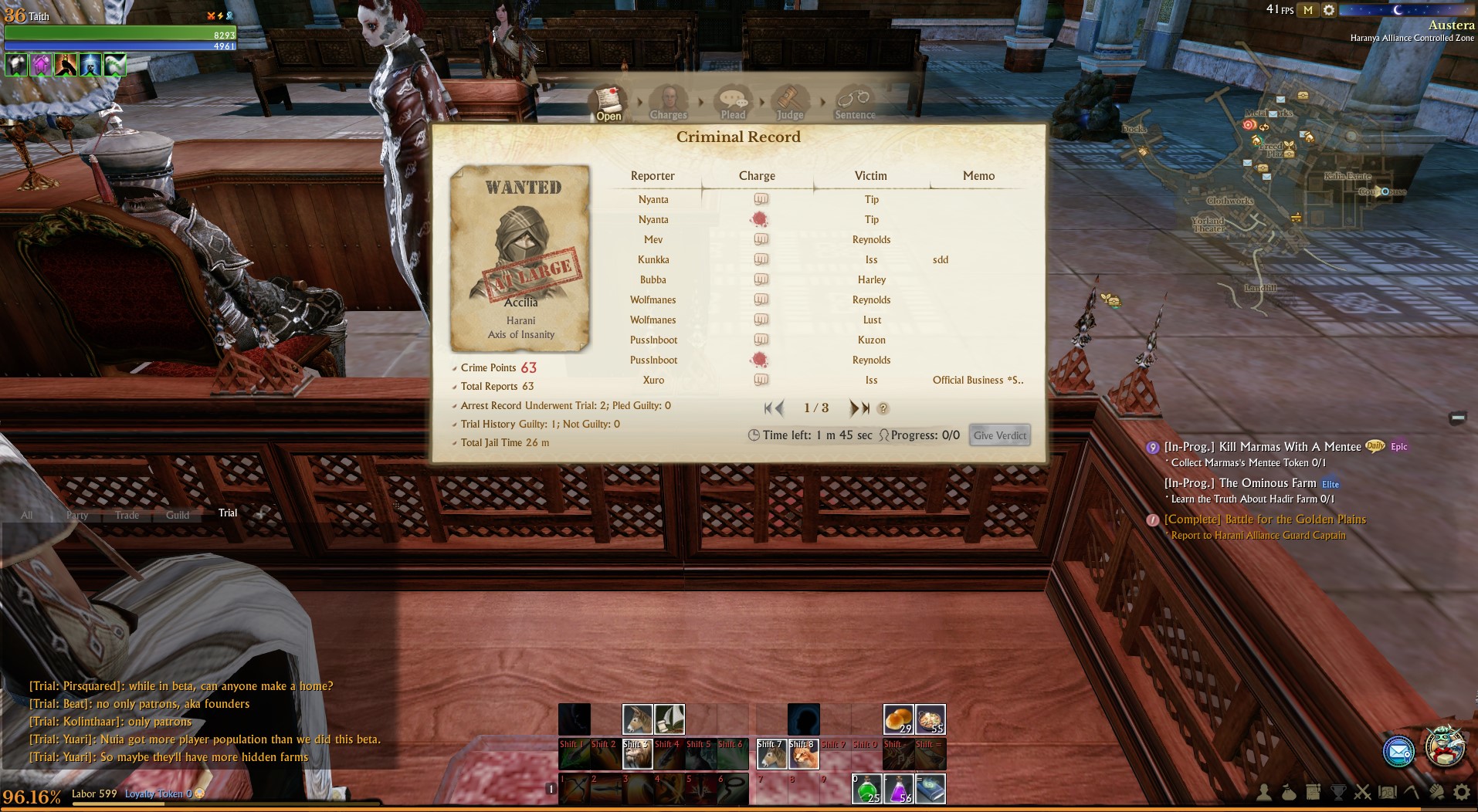
Task: Select the Plead trial stage
Action: pos(733,104)
